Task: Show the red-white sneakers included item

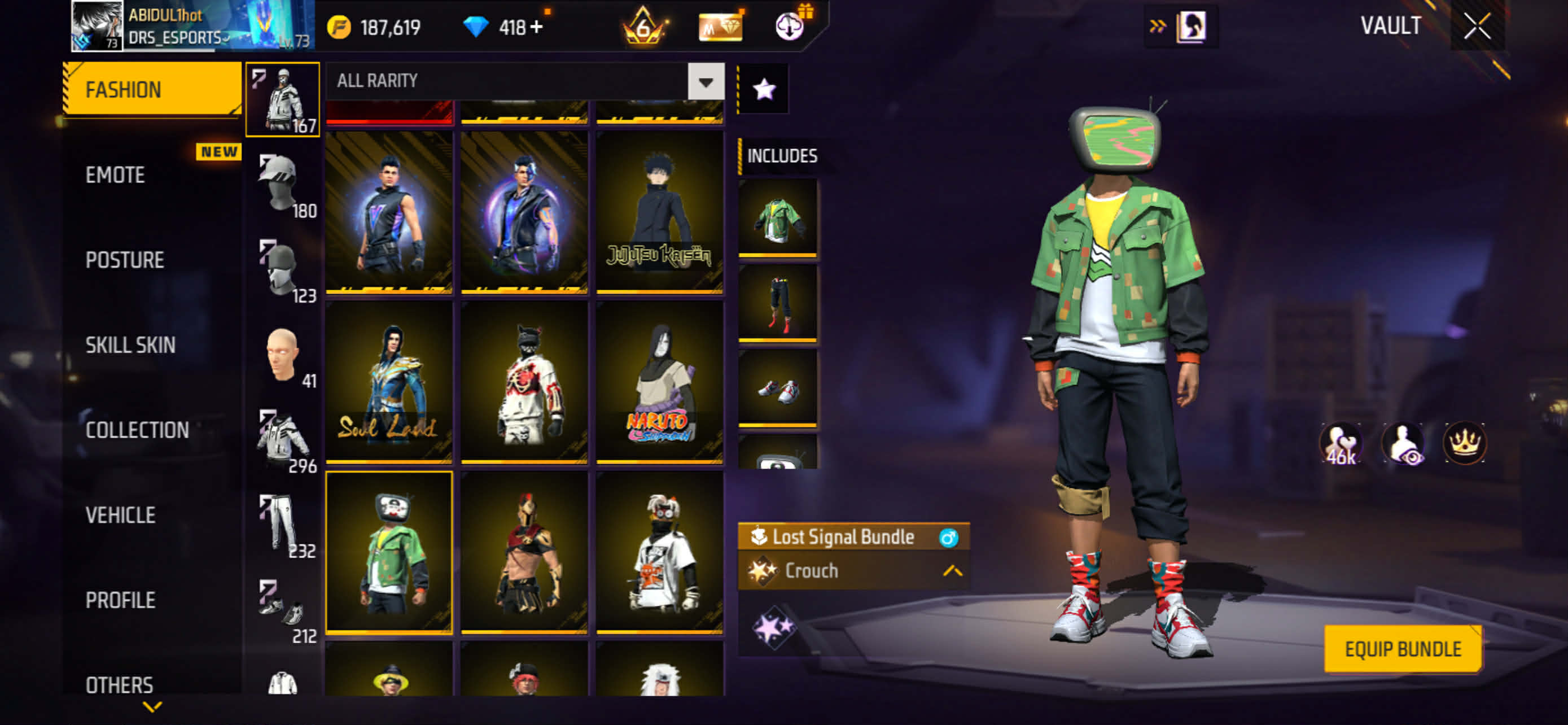Action: click(777, 388)
